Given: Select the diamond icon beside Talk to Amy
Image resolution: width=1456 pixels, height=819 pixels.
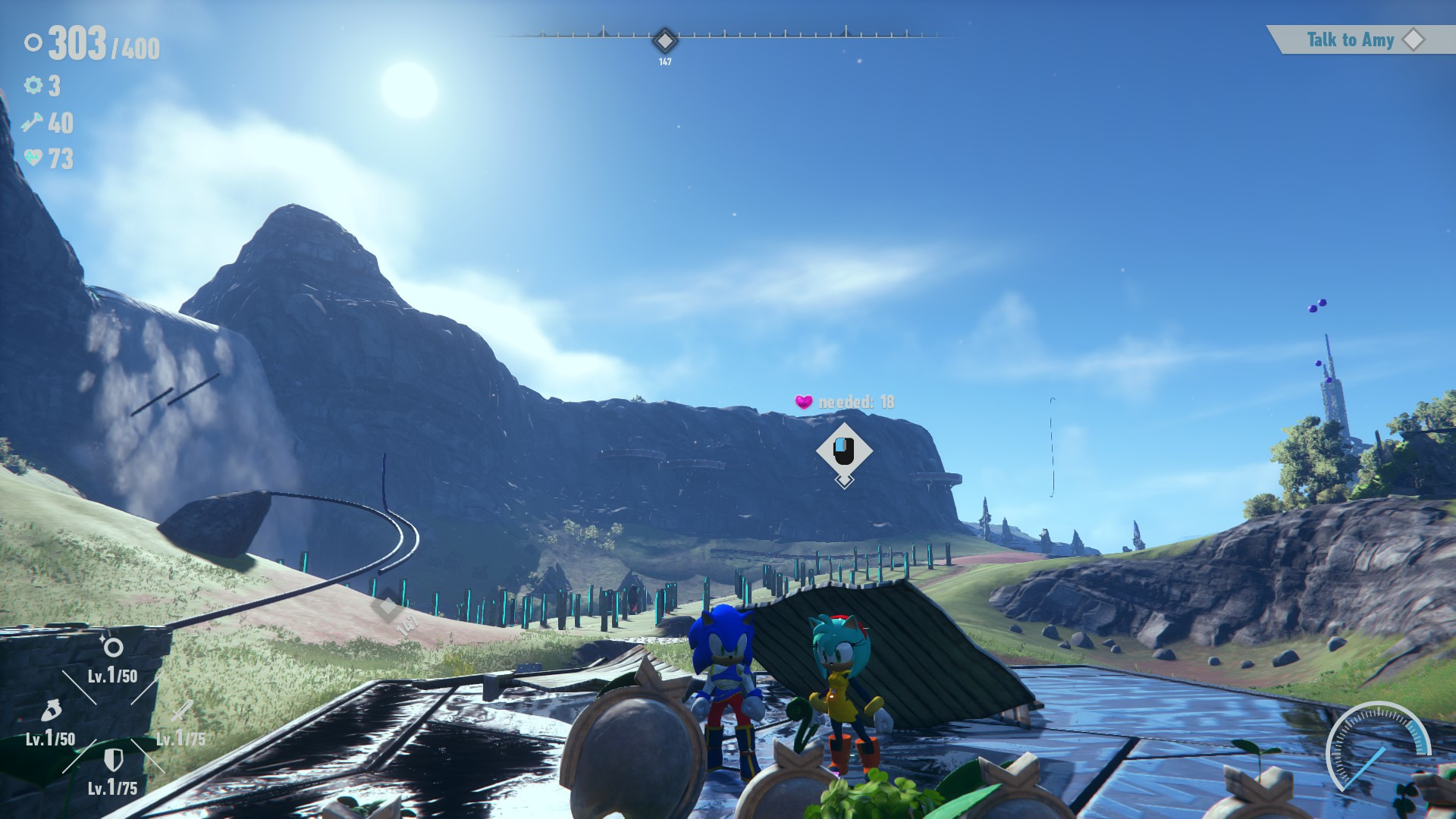Looking at the screenshot, I should pyautogui.click(x=1412, y=40).
